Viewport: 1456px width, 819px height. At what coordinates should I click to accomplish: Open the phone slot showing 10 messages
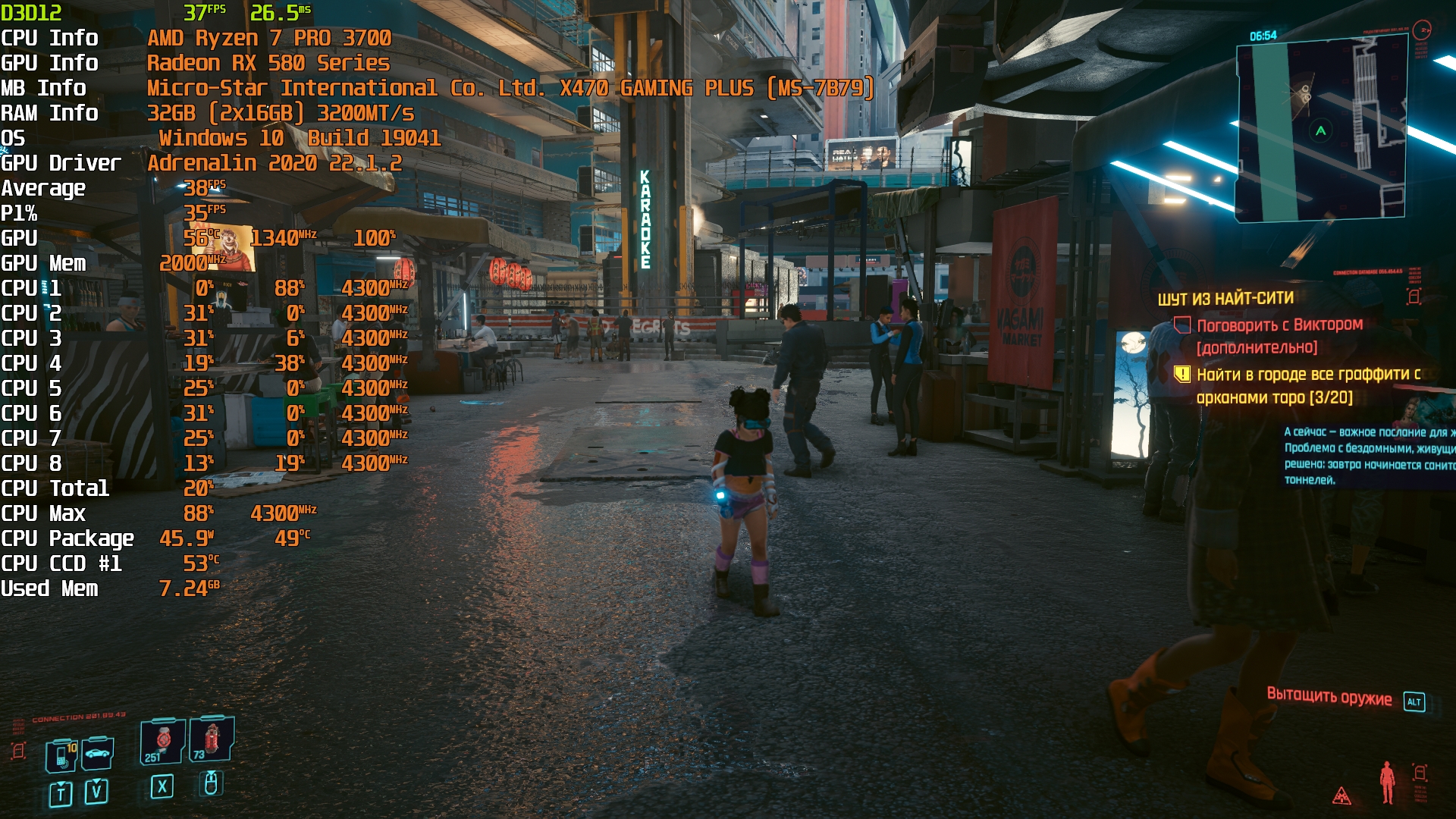tap(61, 755)
